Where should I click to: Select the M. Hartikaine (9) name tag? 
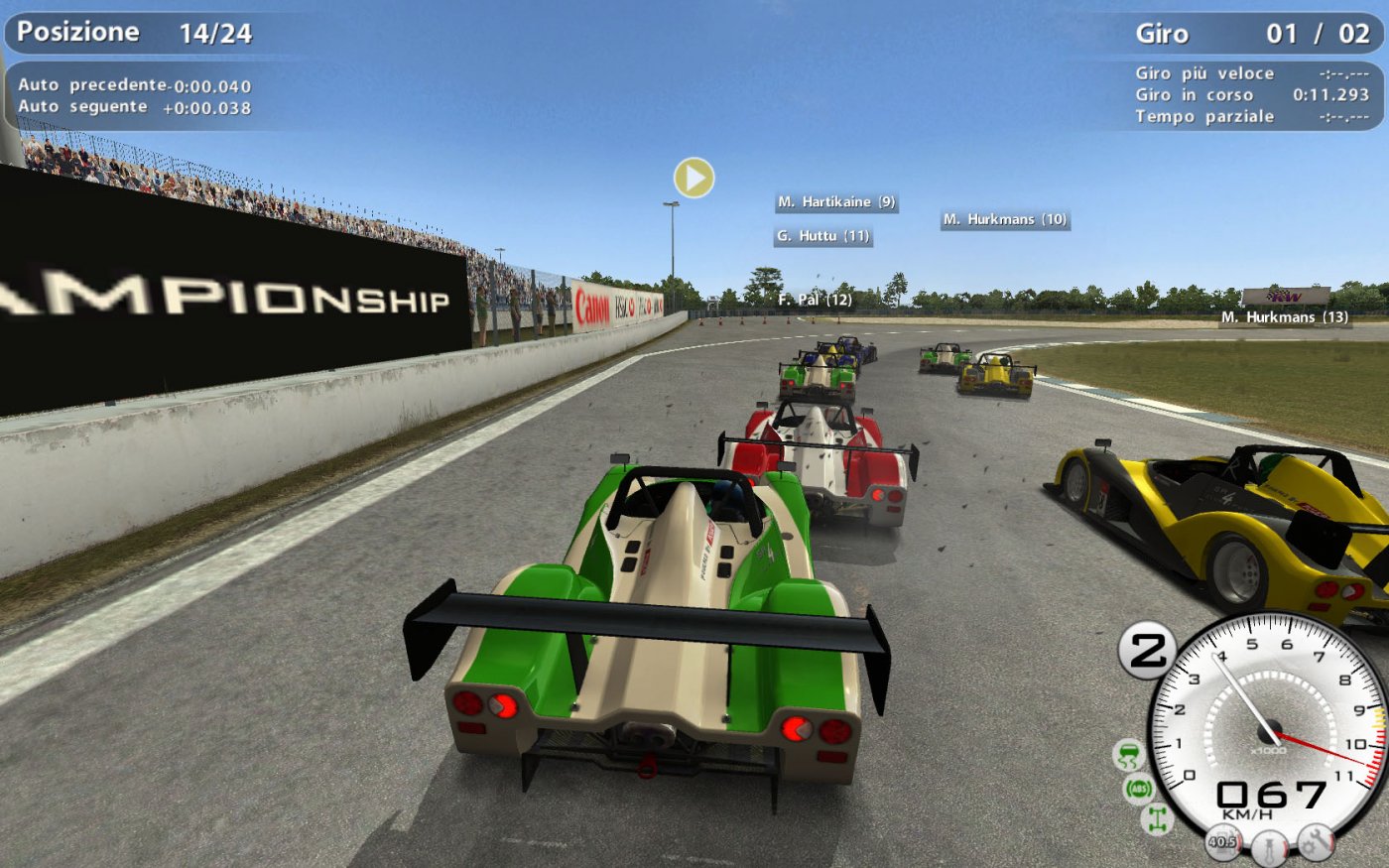pyautogui.click(x=836, y=201)
